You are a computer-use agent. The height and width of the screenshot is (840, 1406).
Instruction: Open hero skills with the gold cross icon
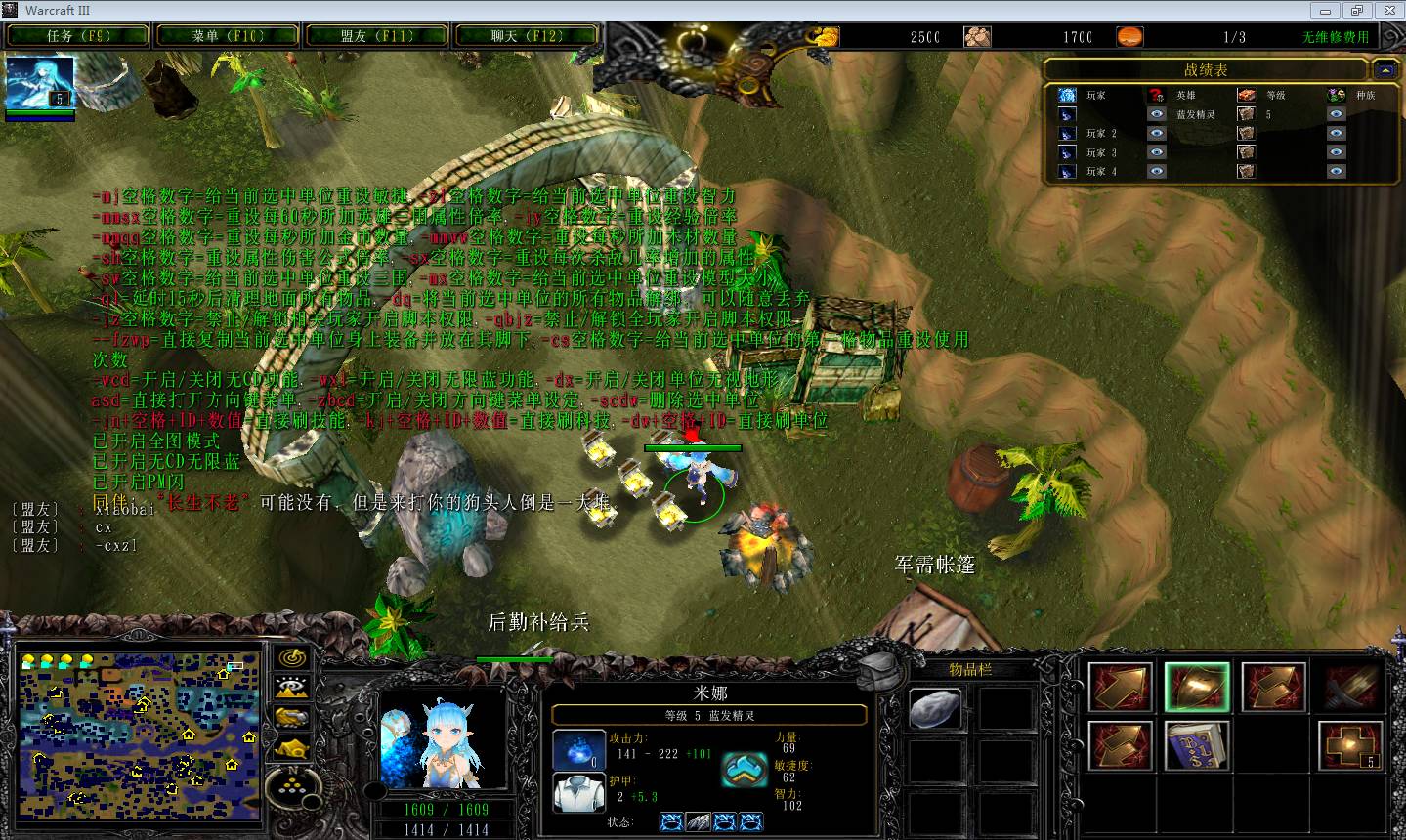coord(1350,745)
